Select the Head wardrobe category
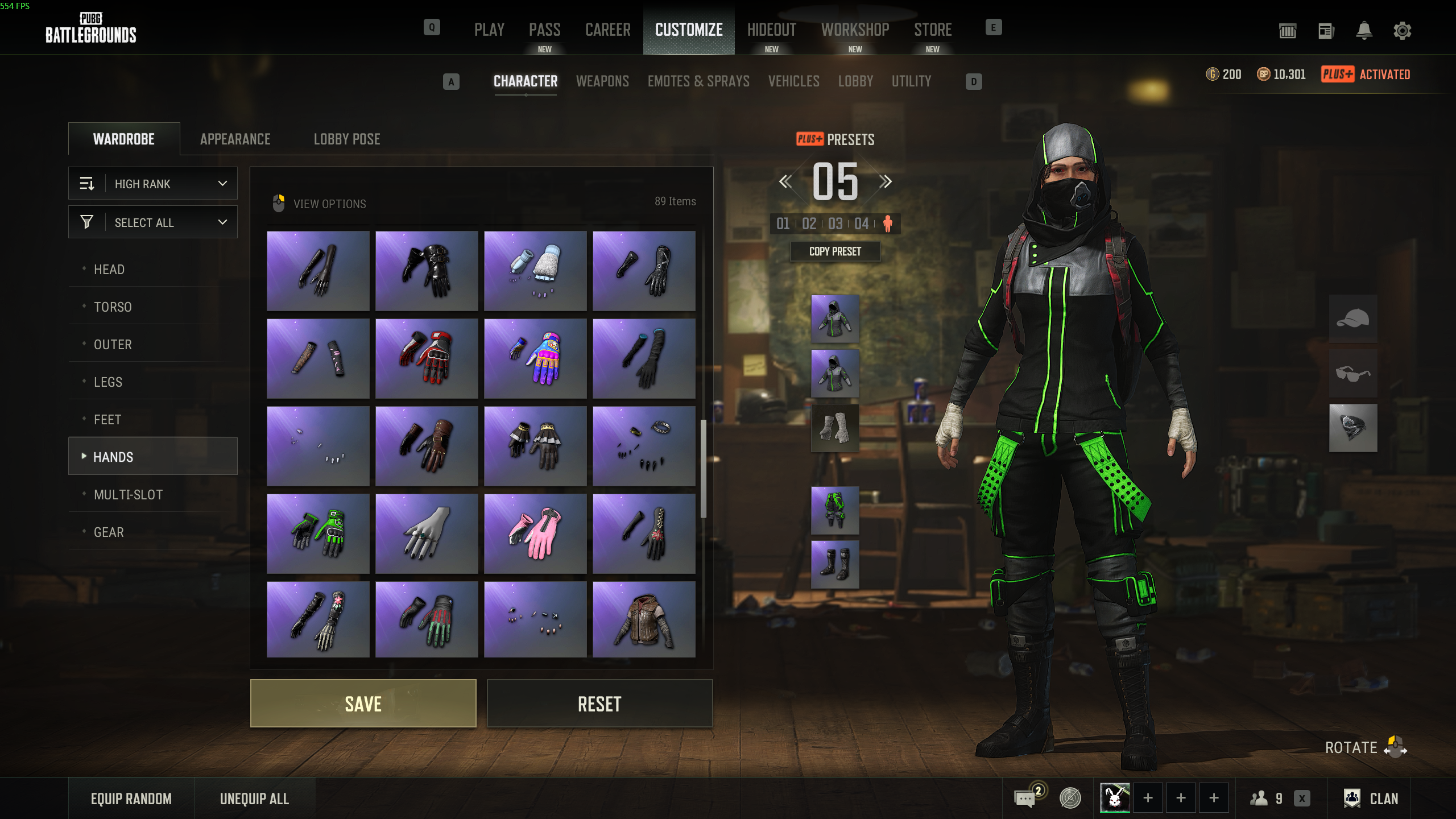Image resolution: width=1456 pixels, height=819 pixels. point(109,270)
